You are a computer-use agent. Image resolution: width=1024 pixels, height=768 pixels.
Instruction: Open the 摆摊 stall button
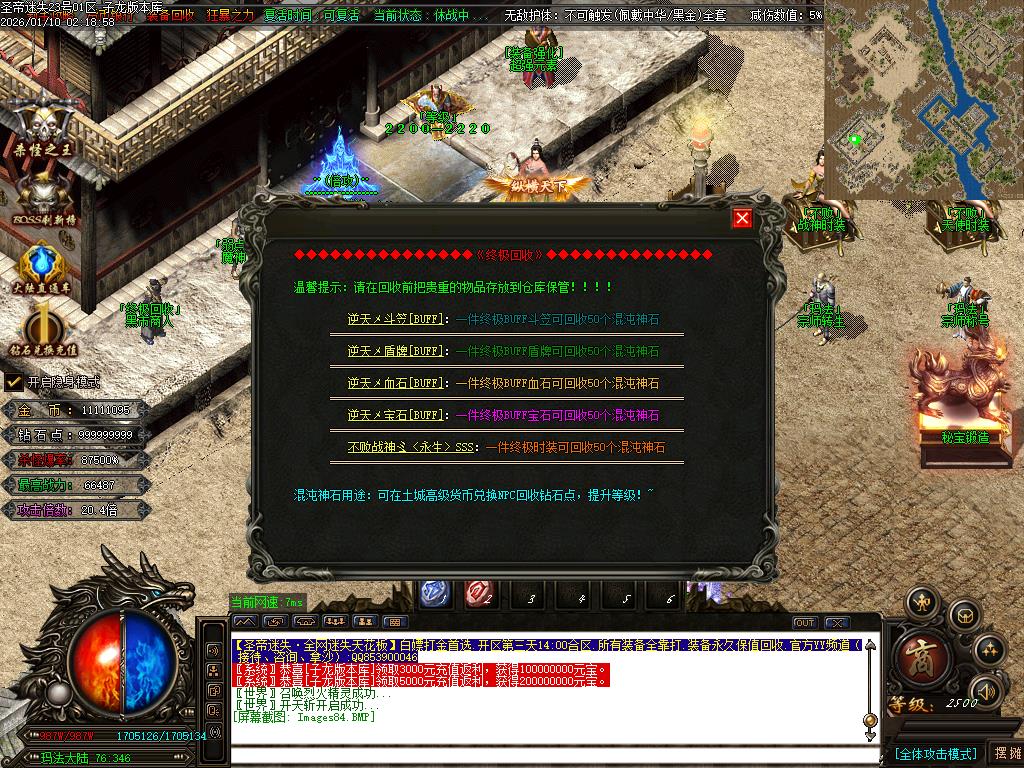click(1005, 753)
